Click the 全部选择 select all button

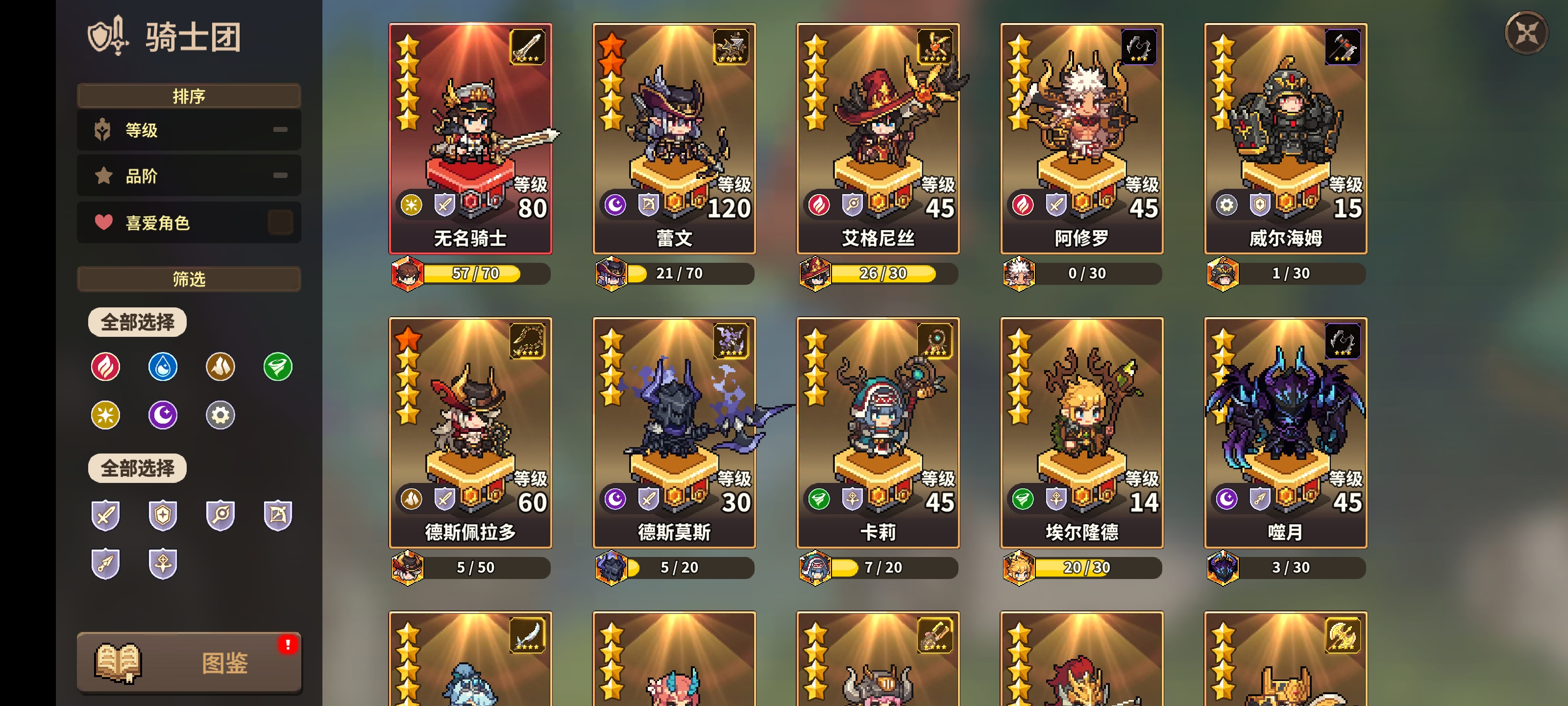click(x=137, y=322)
